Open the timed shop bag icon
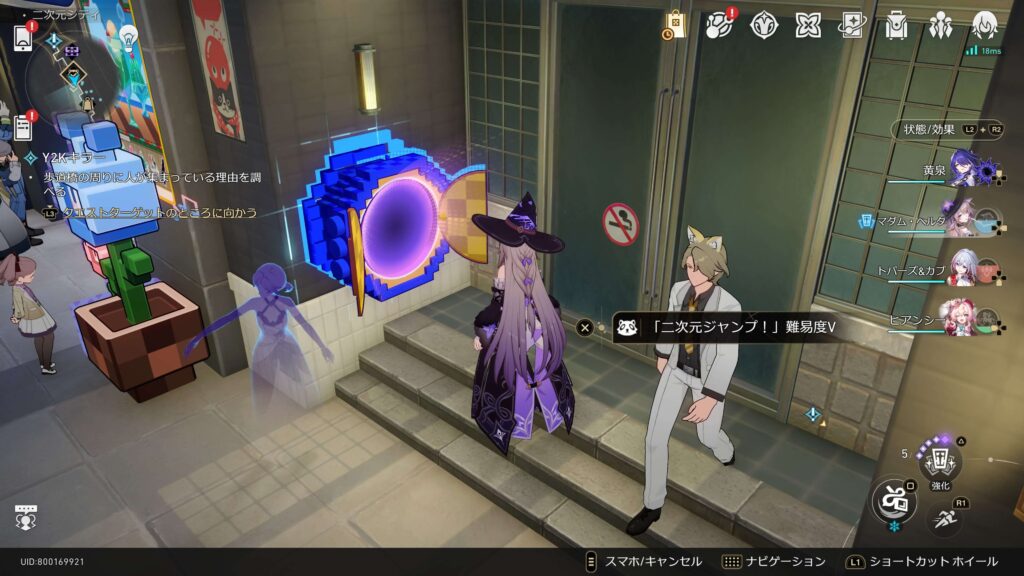Image resolution: width=1024 pixels, height=576 pixels. (x=675, y=25)
